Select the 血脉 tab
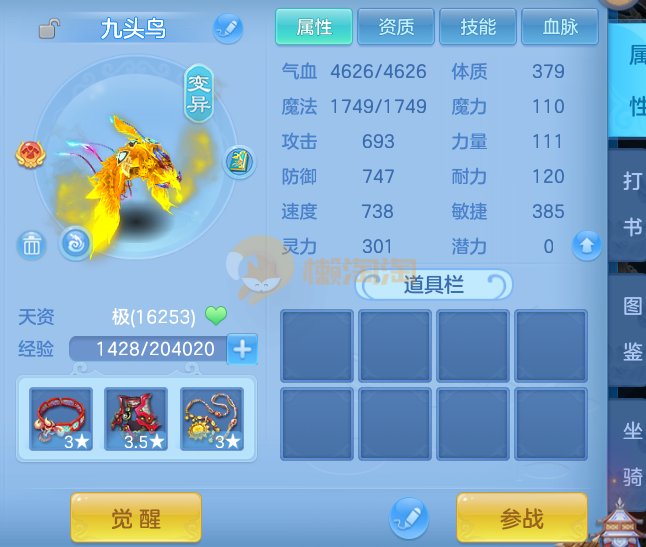The width and height of the screenshot is (646, 547). [x=560, y=27]
